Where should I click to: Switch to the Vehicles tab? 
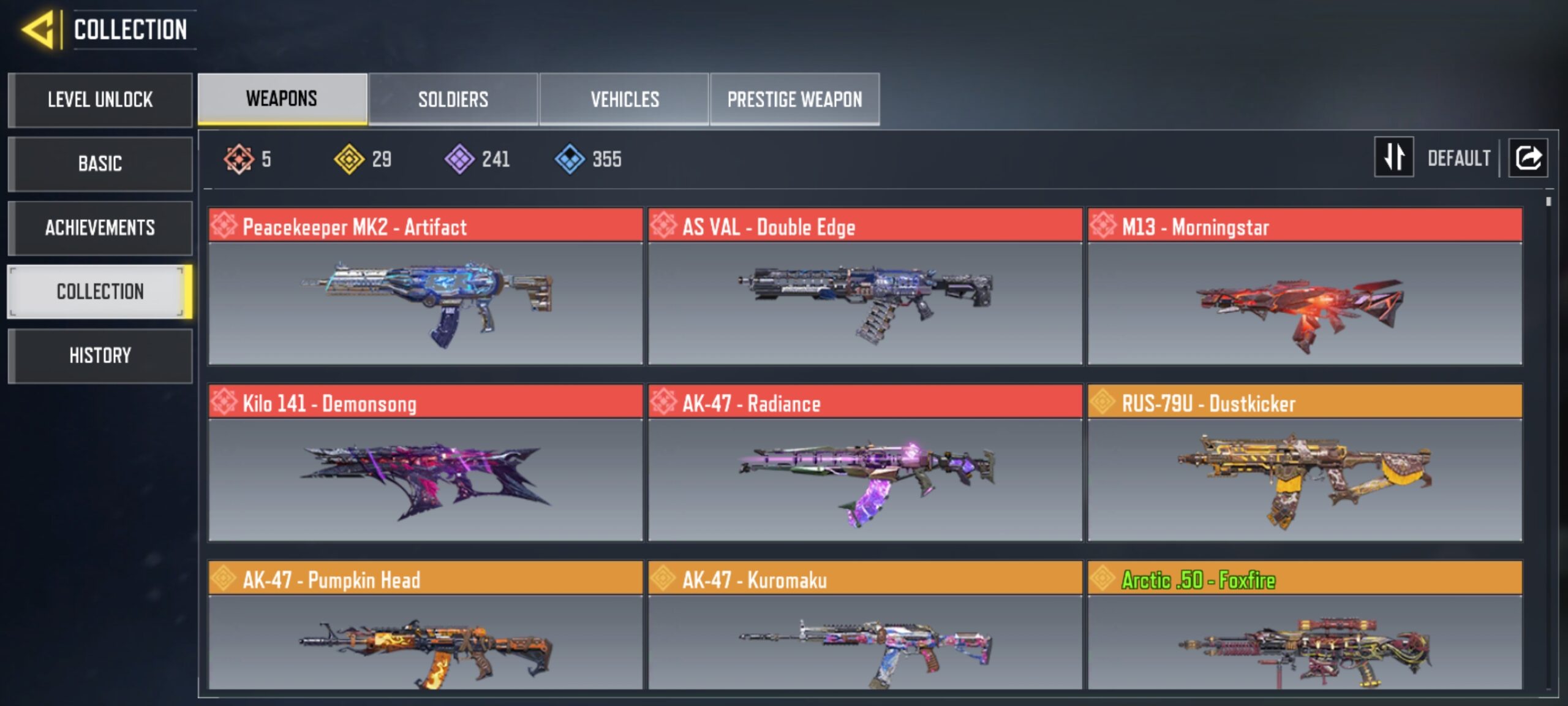(x=624, y=99)
